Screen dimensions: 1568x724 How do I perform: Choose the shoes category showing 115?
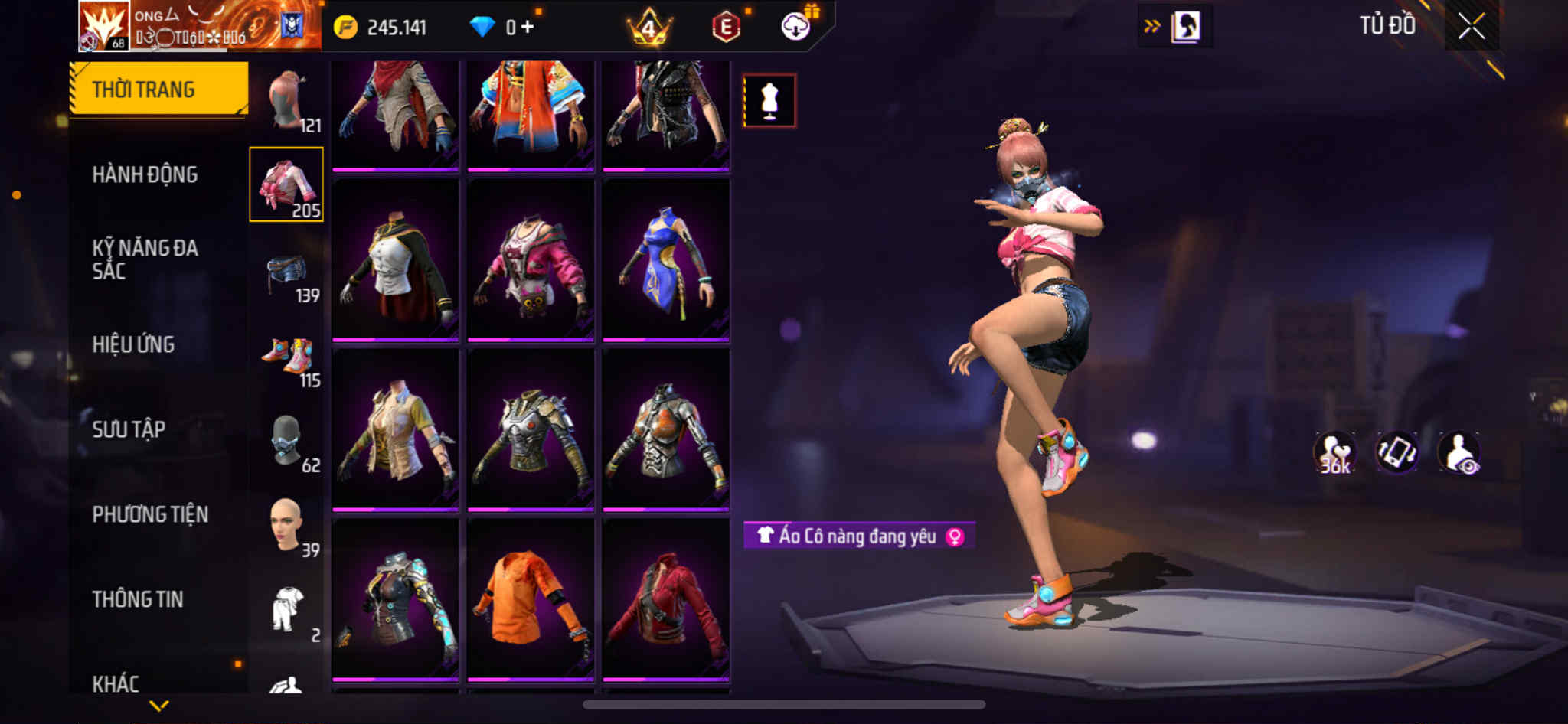(287, 360)
